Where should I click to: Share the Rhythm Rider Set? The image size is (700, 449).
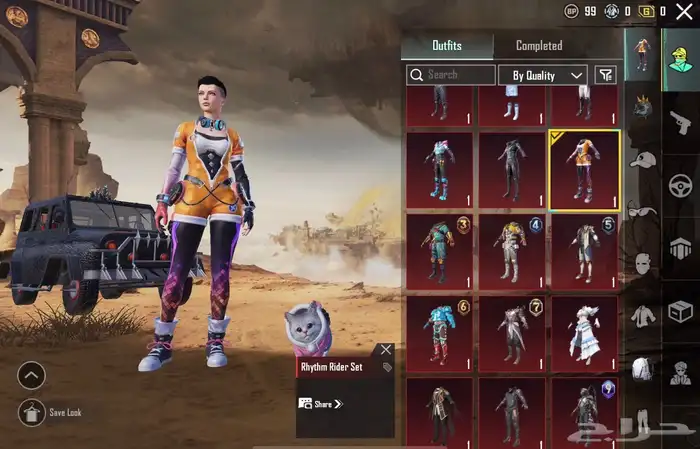point(322,403)
